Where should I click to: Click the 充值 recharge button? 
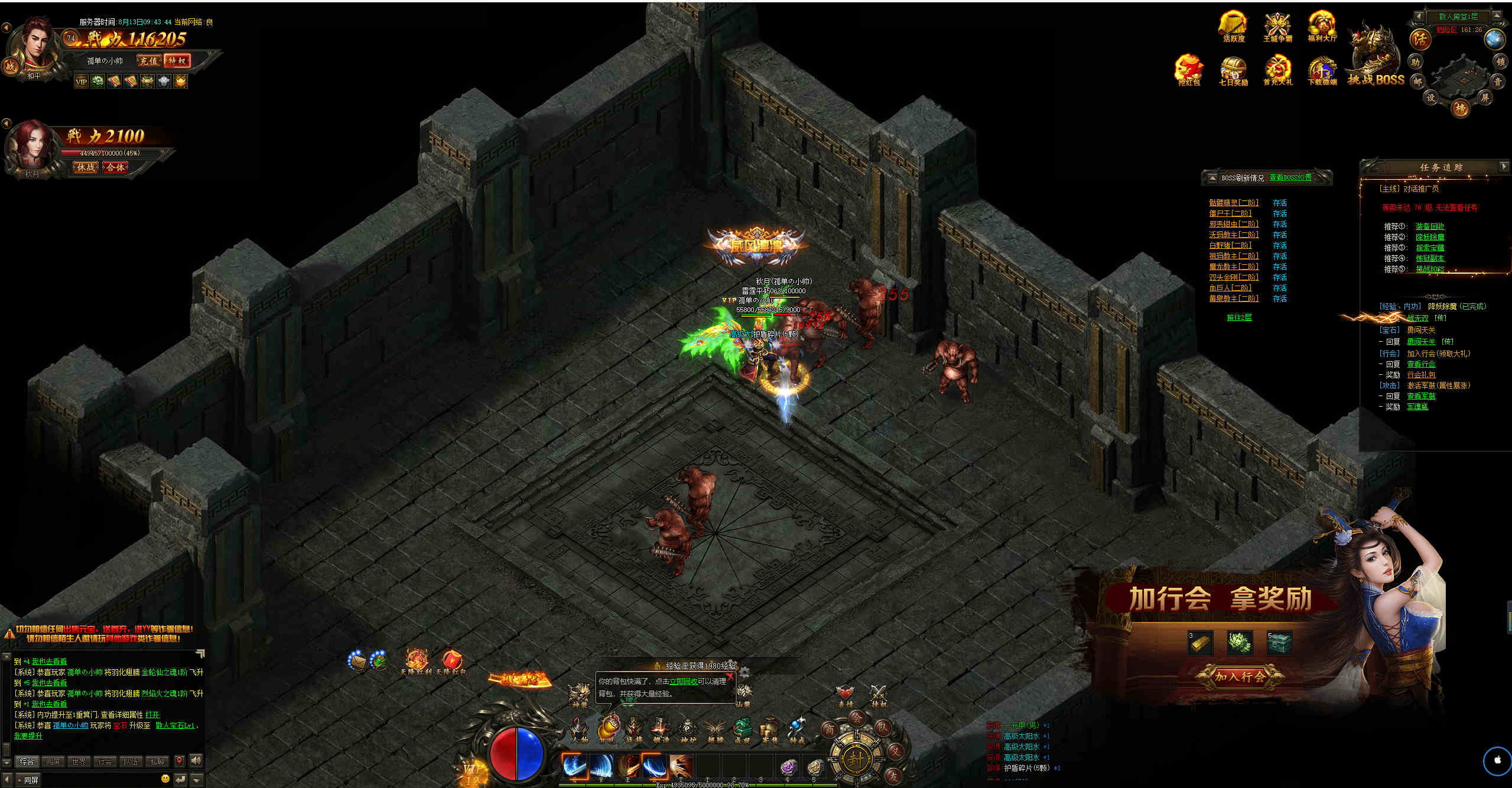(148, 61)
